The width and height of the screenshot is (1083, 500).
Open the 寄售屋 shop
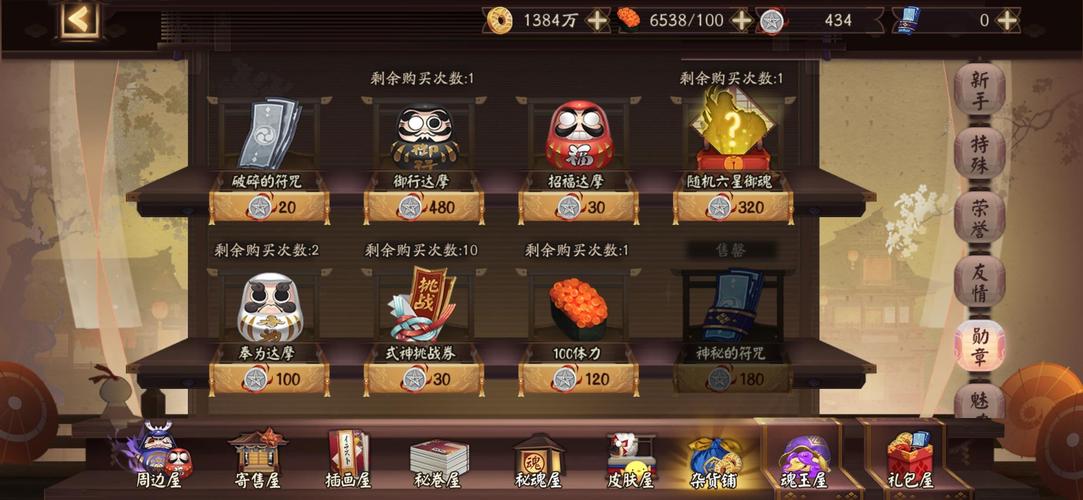point(260,460)
